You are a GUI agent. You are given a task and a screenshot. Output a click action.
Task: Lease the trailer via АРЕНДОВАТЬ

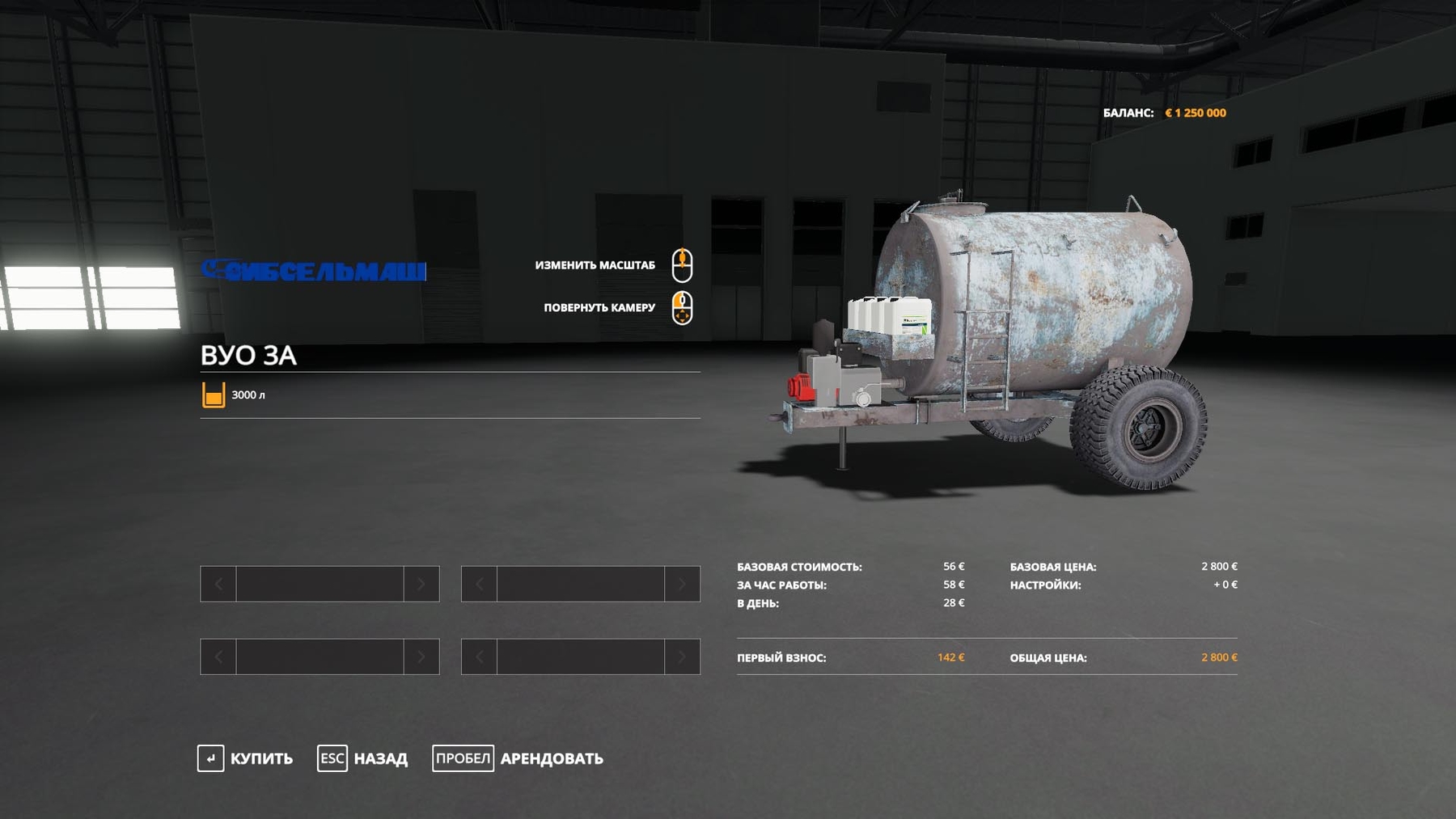pyautogui.click(x=518, y=758)
